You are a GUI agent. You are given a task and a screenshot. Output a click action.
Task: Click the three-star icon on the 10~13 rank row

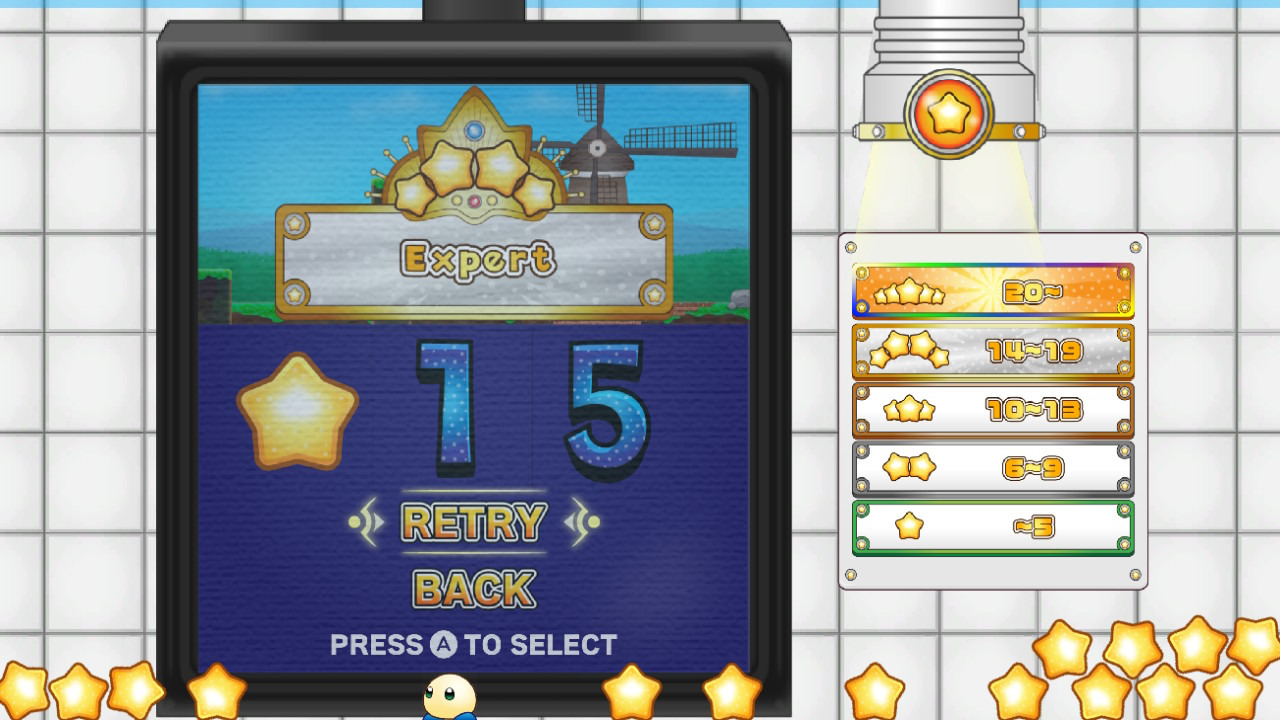coord(908,410)
